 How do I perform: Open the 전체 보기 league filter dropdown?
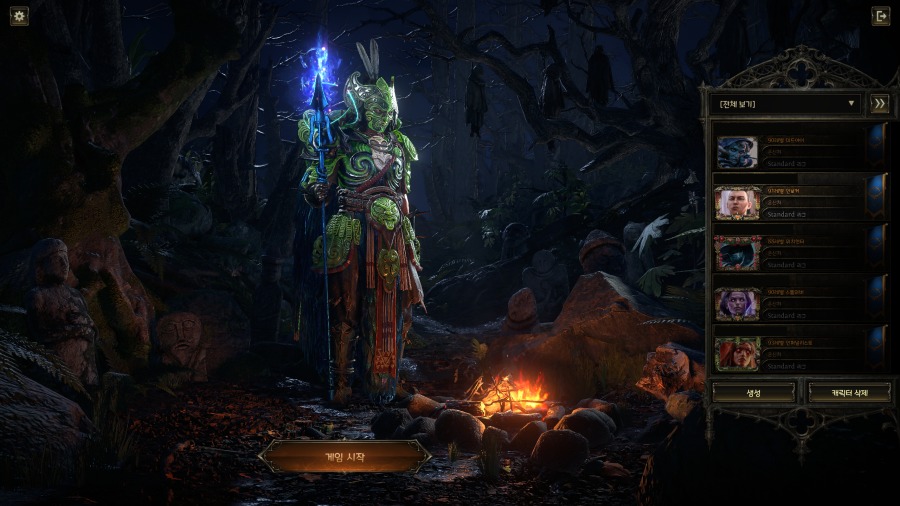pos(785,103)
